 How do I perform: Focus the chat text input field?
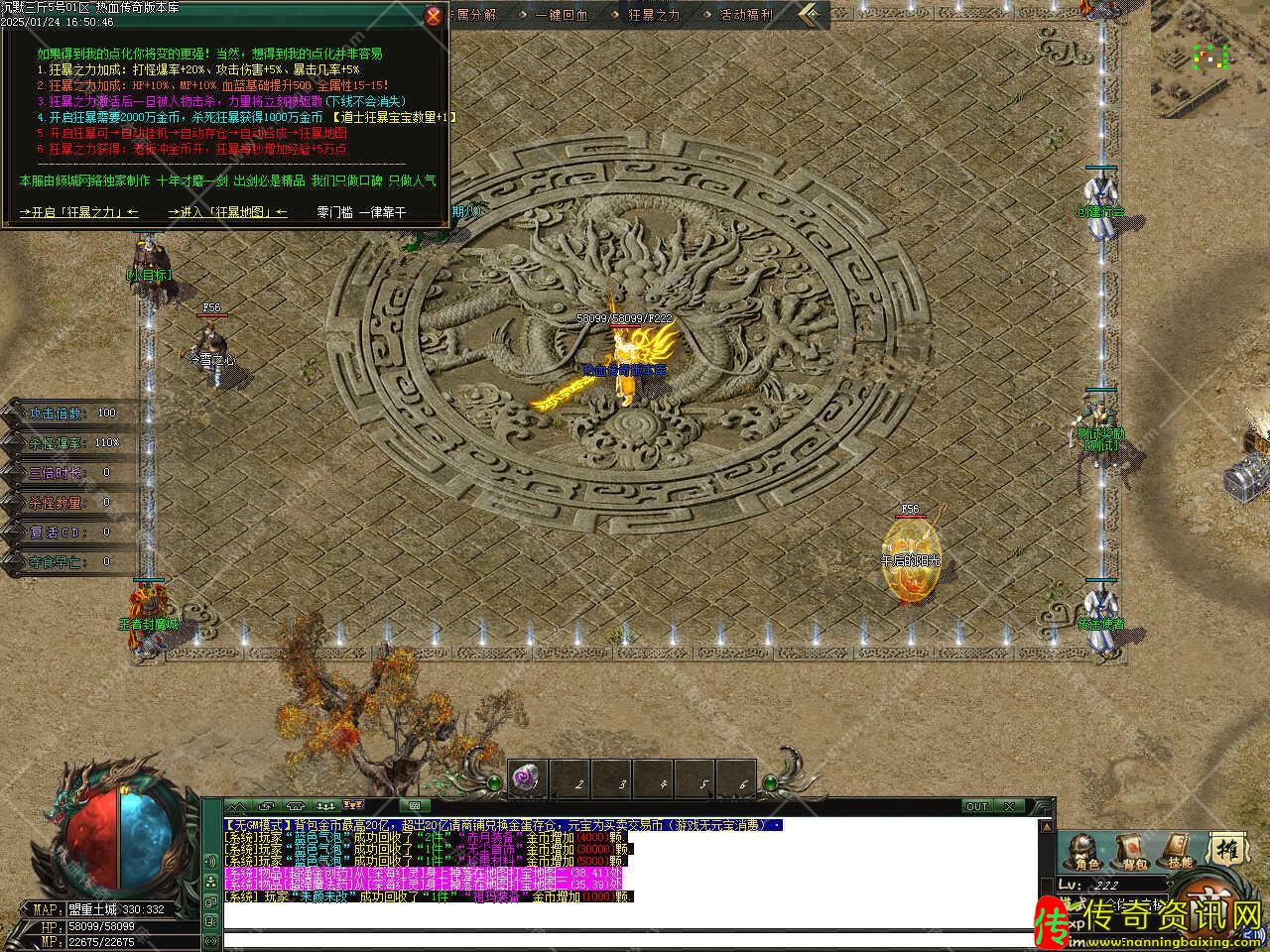coord(625,937)
